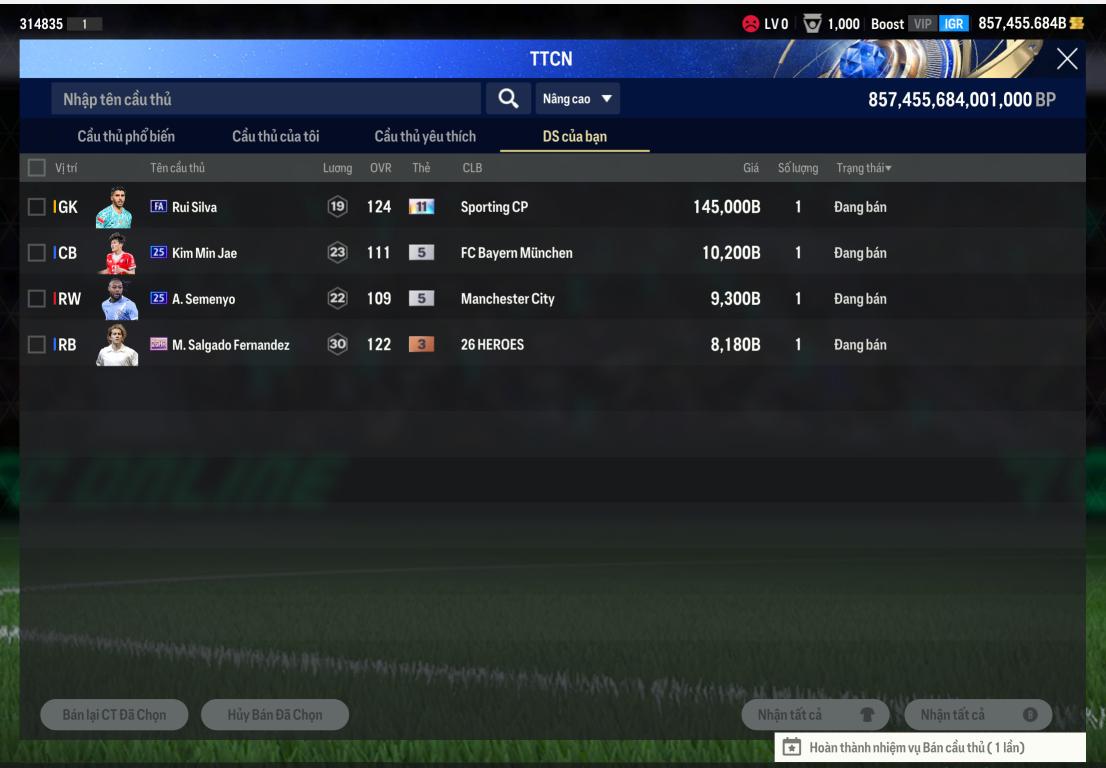Claim all with the coin icon button
Viewport: 1106px width, 768px height.
tap(978, 714)
